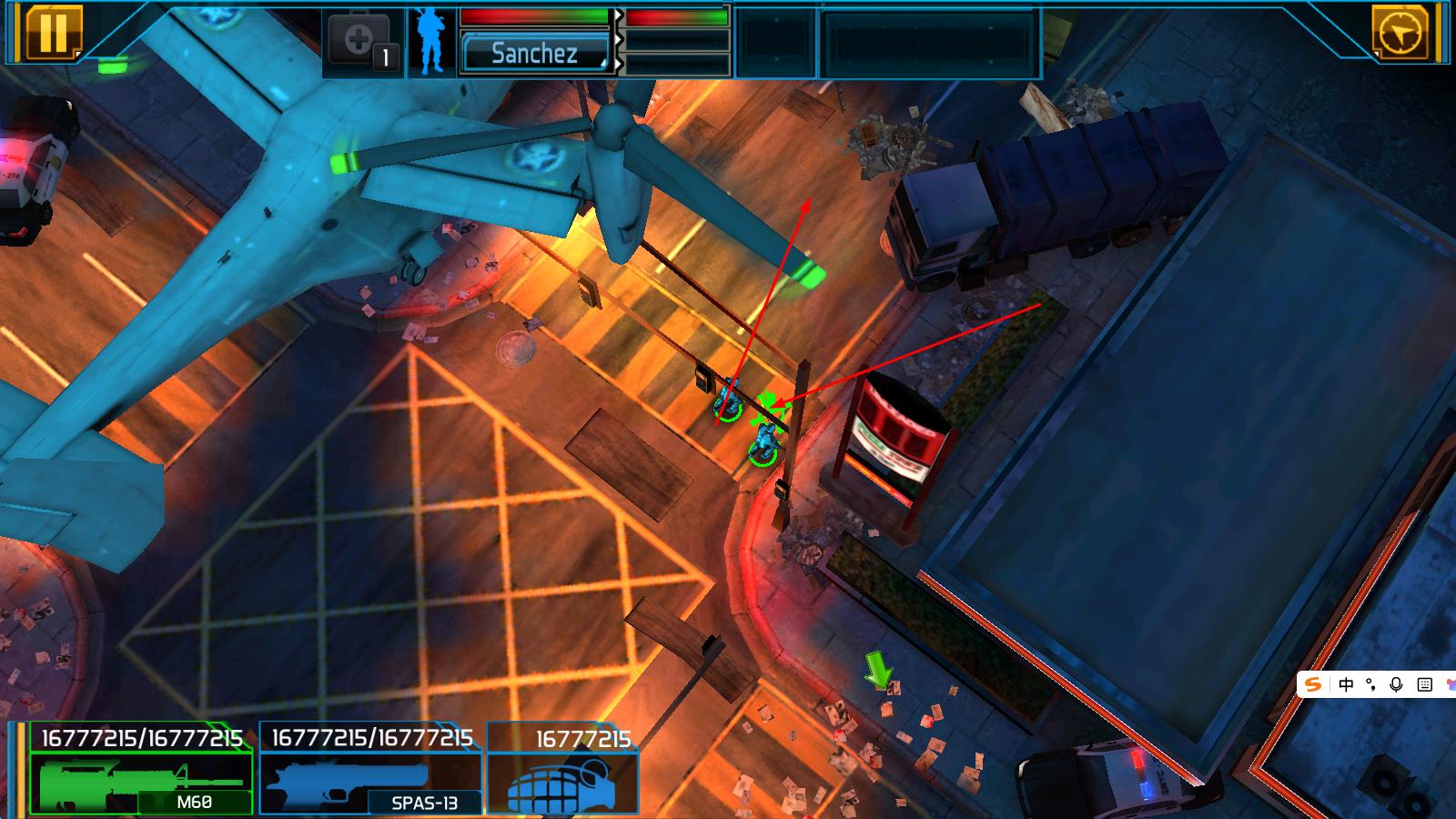1456x819 pixels.
Task: Equip the M60 machine gun
Action: point(142,781)
